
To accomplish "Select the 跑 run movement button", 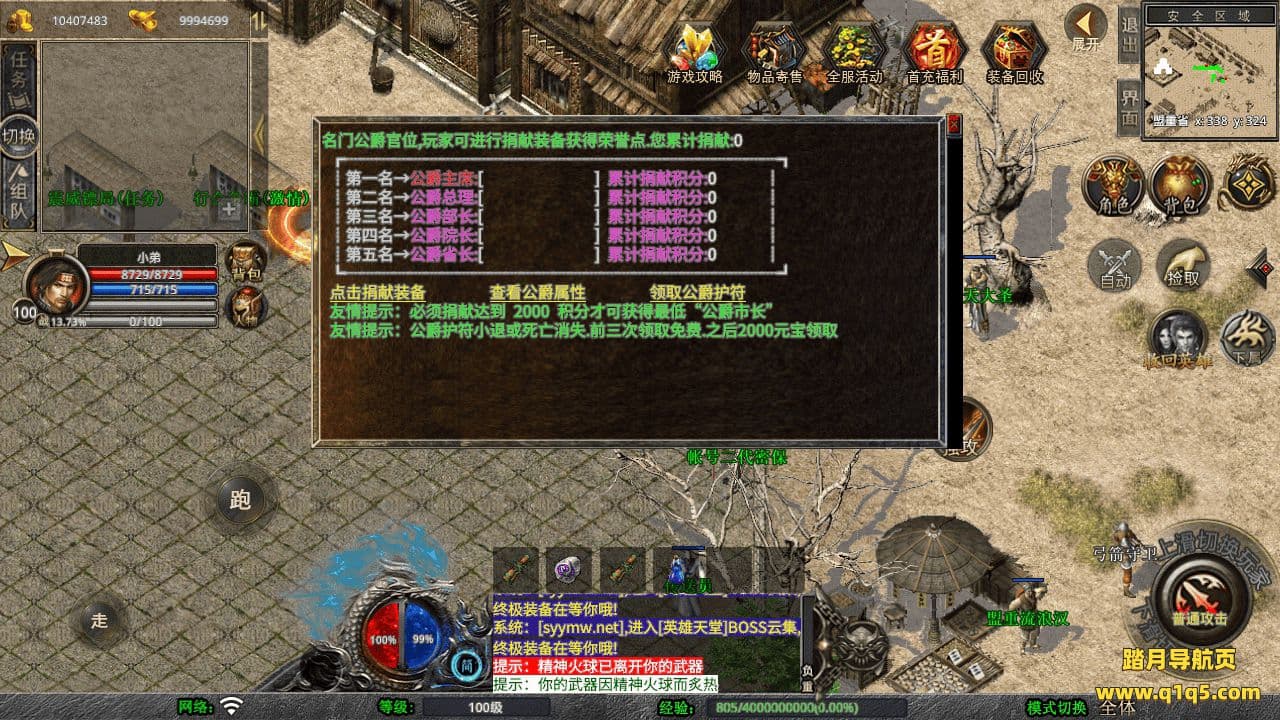I will click(240, 500).
